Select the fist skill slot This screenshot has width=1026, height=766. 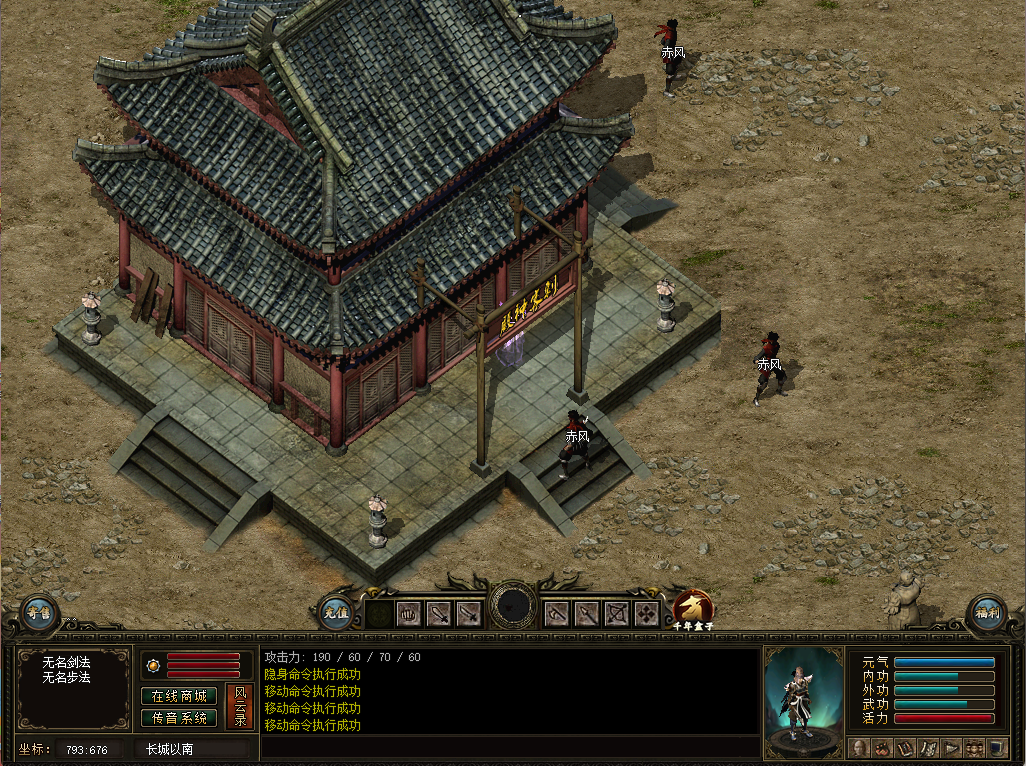[x=410, y=614]
